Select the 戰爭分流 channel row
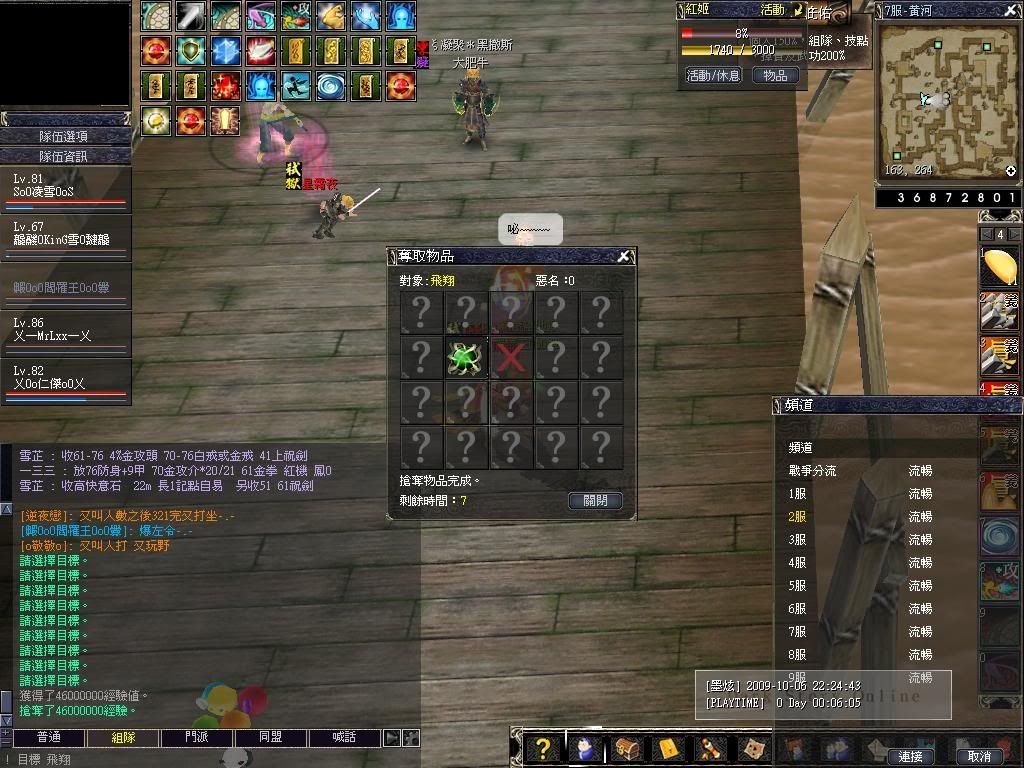1024x768 pixels. (x=812, y=471)
